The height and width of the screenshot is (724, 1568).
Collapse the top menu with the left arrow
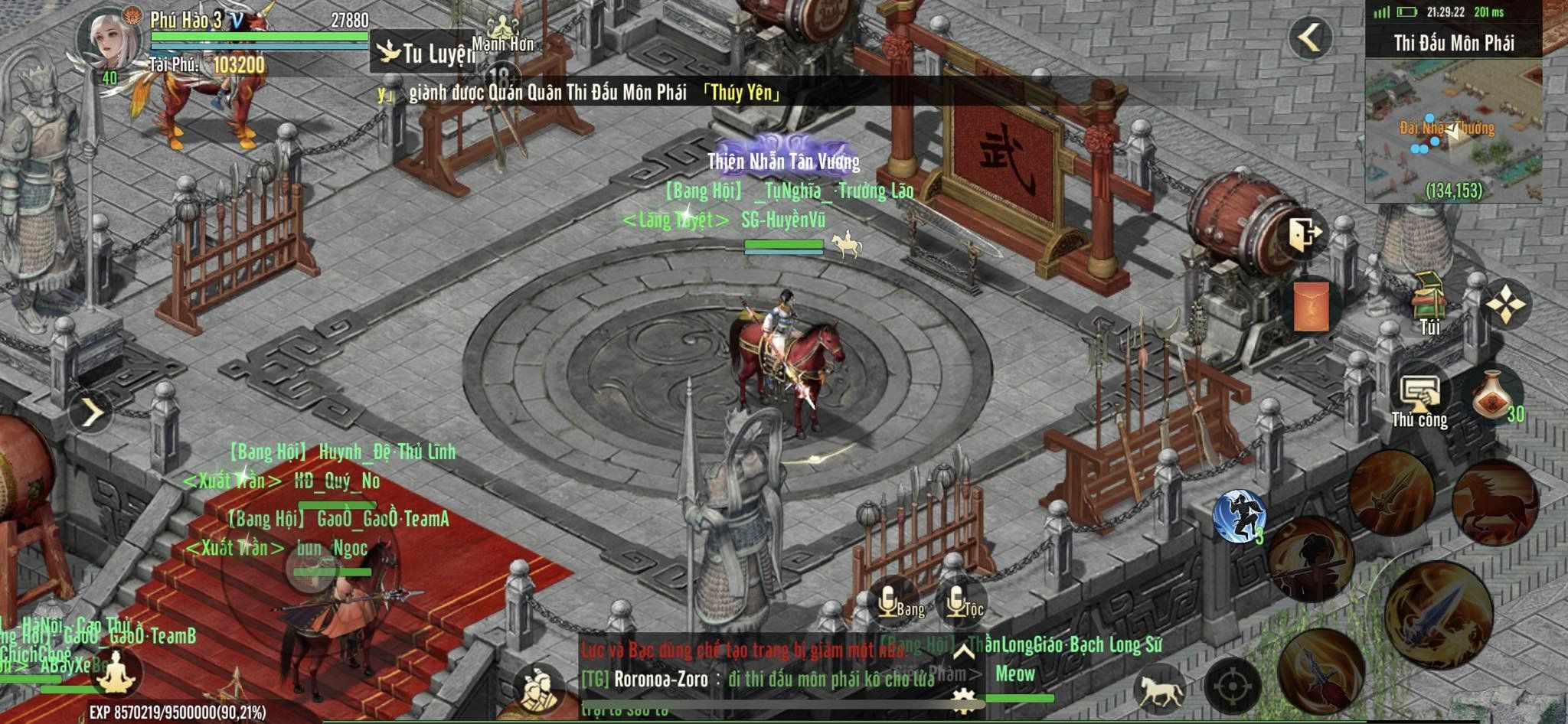click(x=1310, y=37)
